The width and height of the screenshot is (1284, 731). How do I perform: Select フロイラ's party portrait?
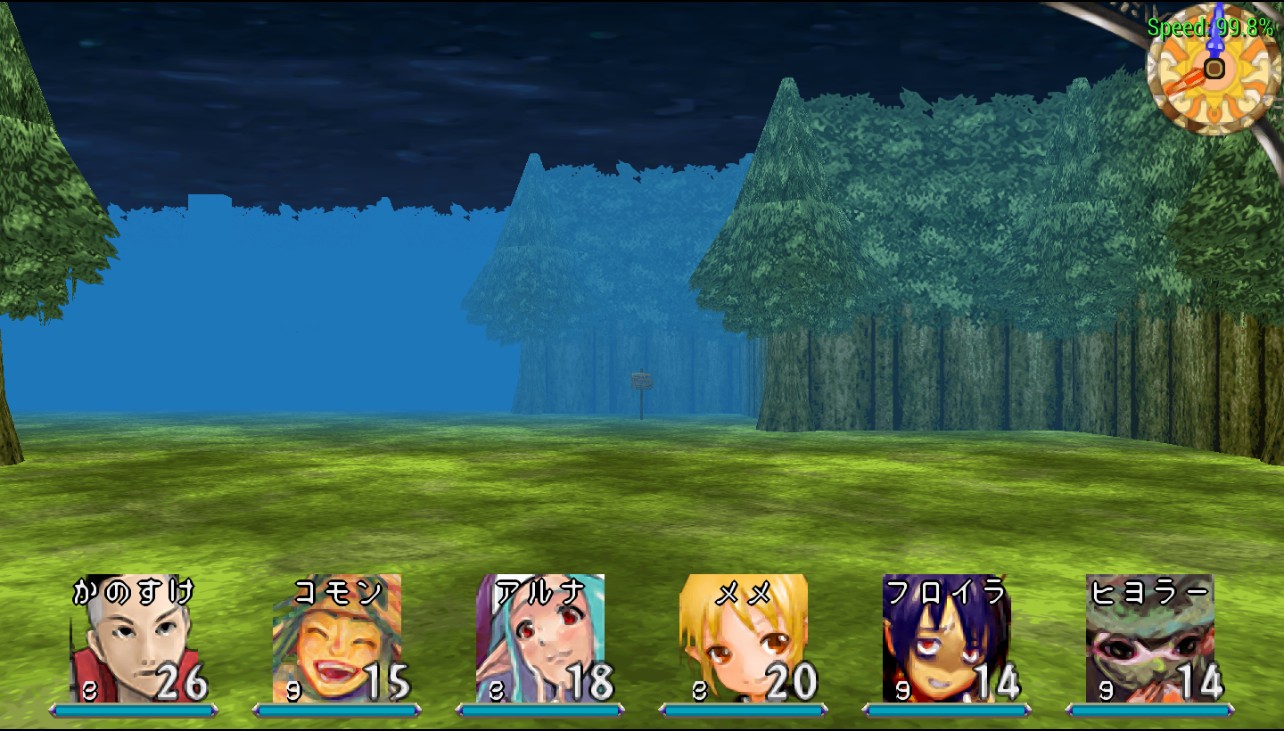click(x=947, y=638)
